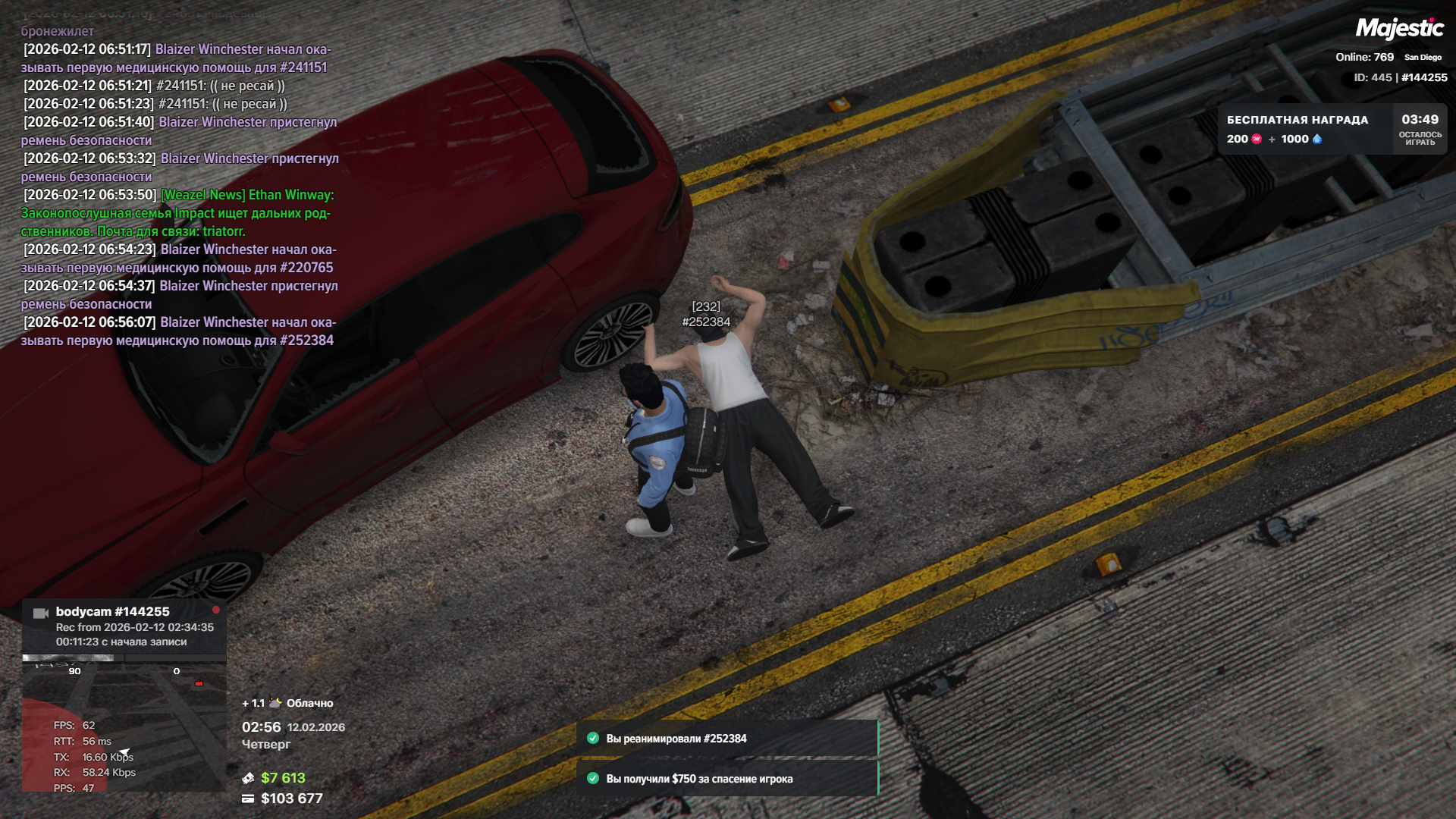The height and width of the screenshot is (819, 1456).
Task: Select the $750 rescue reward notification
Action: pyautogui.click(x=726, y=779)
